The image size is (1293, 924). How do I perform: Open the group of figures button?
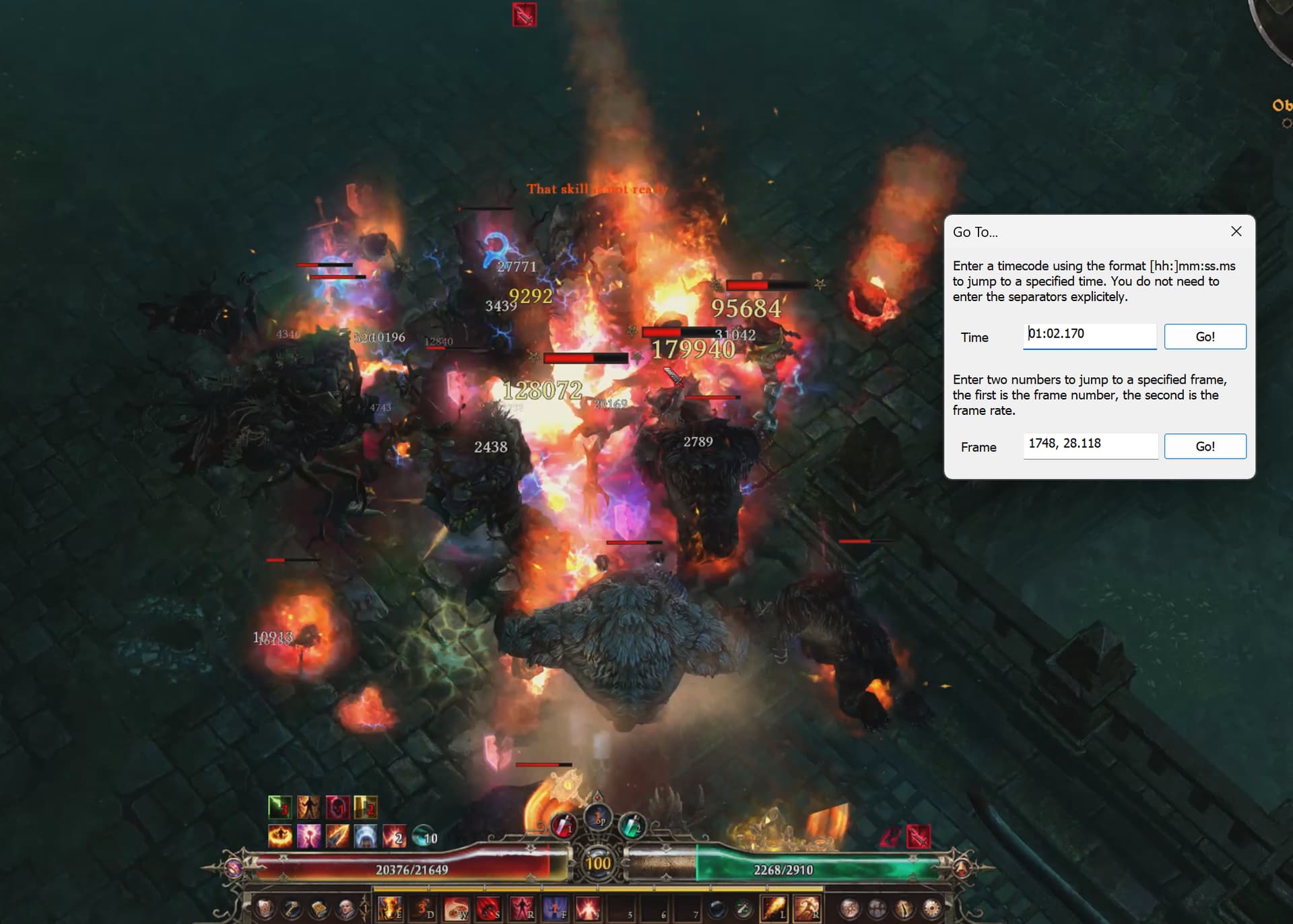(877, 909)
